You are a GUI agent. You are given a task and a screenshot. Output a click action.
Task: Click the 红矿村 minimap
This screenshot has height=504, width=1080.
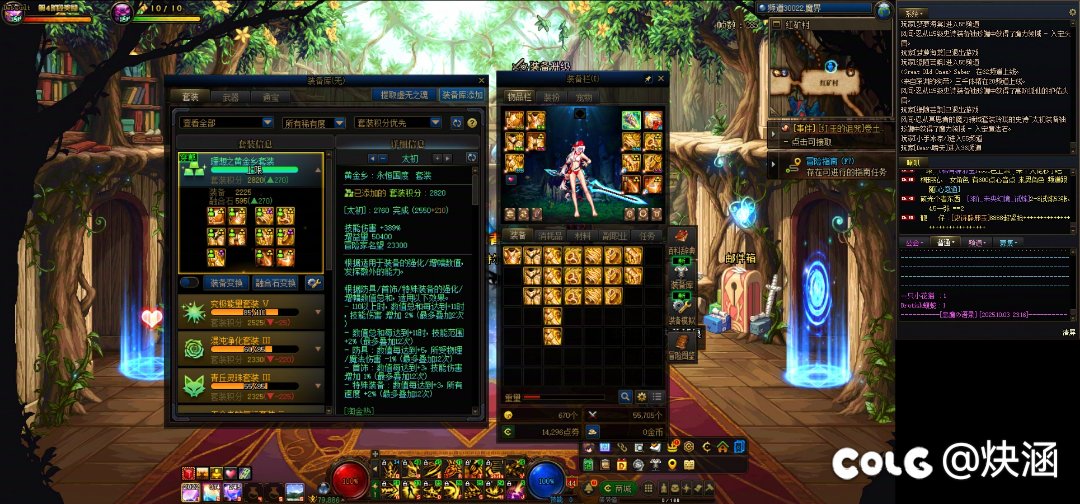tap(829, 70)
